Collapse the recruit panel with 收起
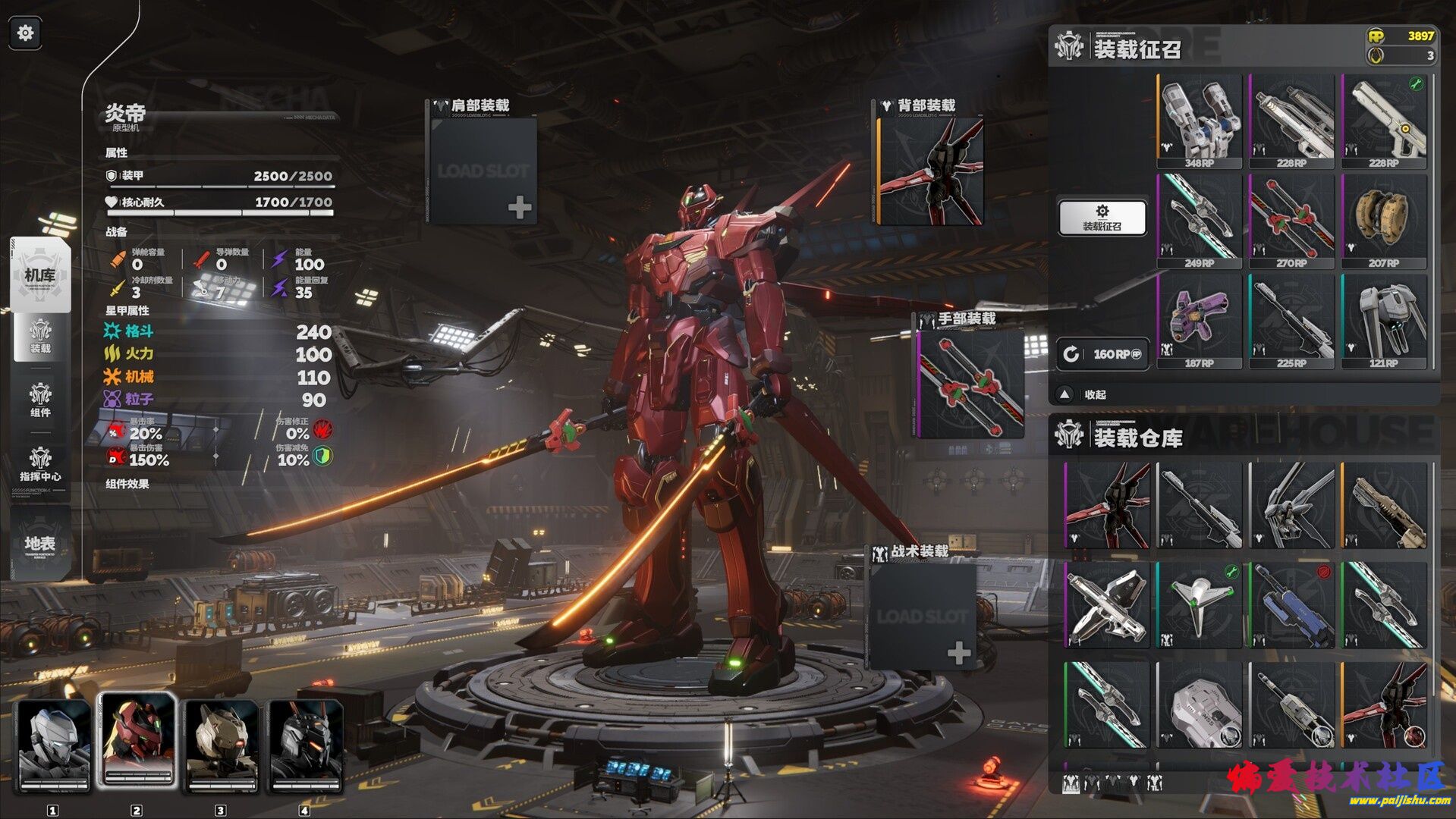Viewport: 1456px width, 819px height. pos(1085,394)
